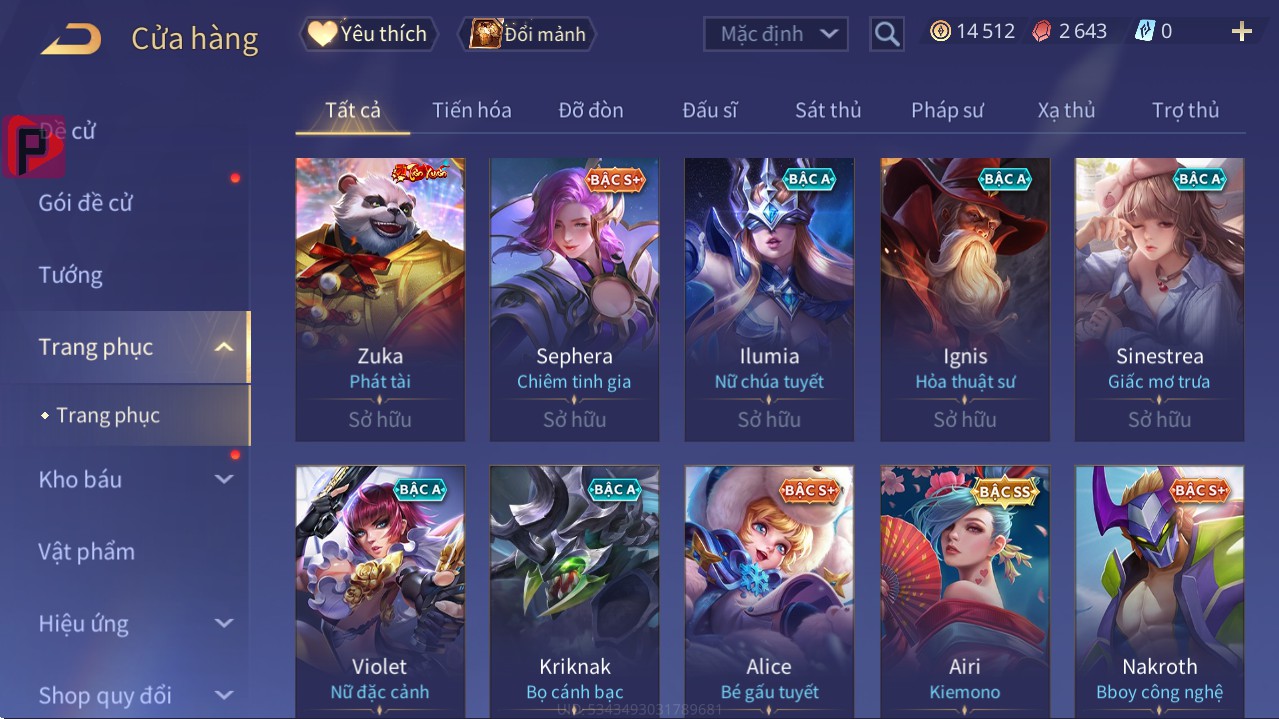Open the Mặc định sort dropdown
1279x719 pixels.
(776, 34)
